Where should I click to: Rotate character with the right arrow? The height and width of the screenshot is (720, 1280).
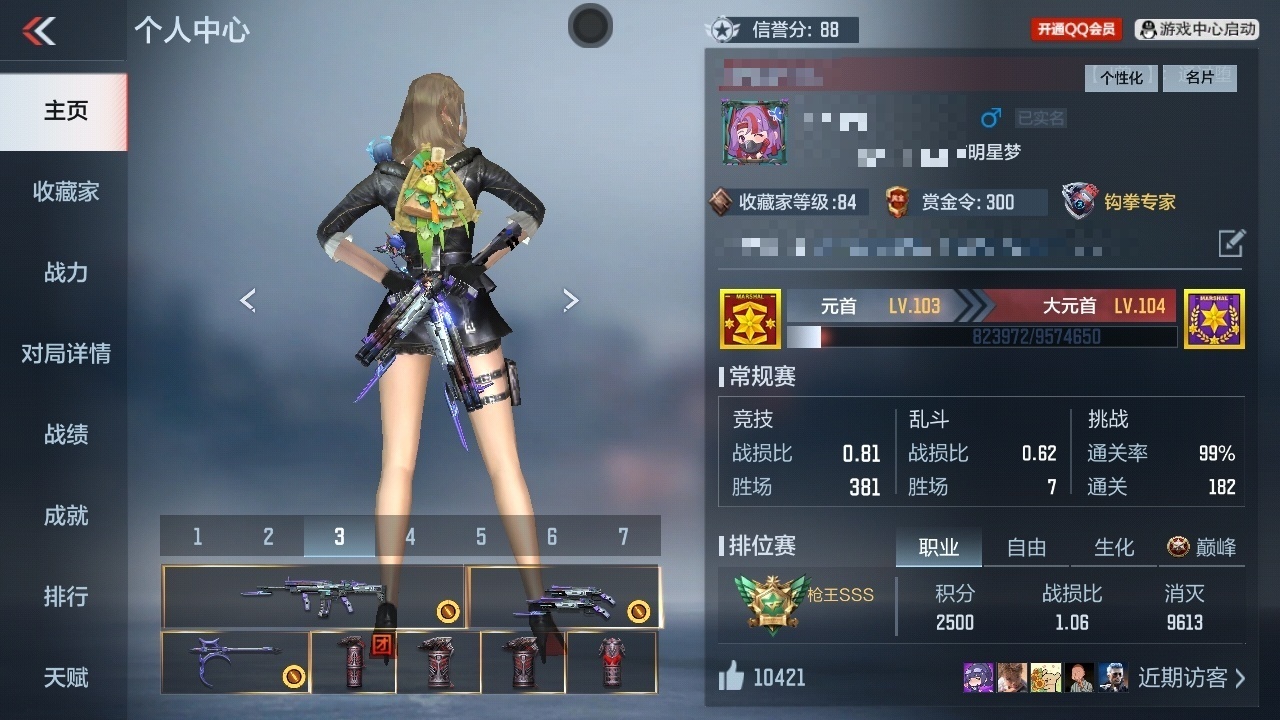571,300
